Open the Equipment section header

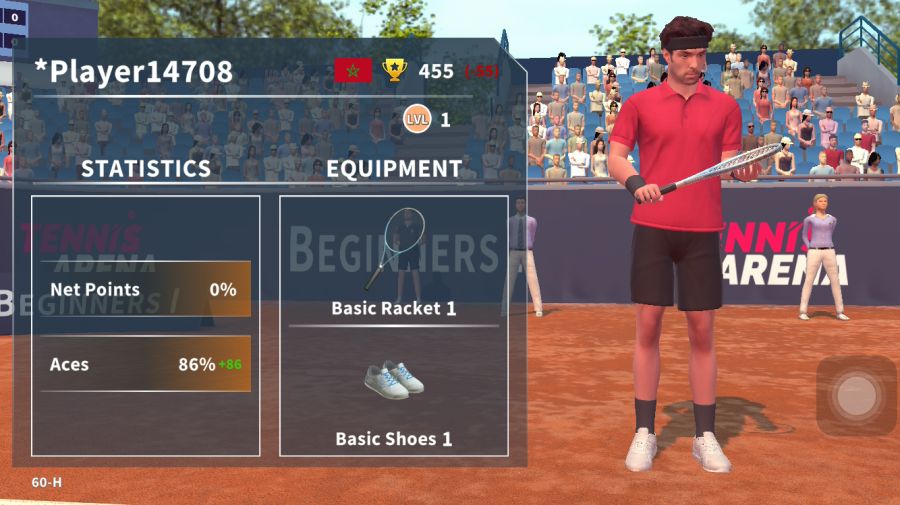(x=394, y=169)
